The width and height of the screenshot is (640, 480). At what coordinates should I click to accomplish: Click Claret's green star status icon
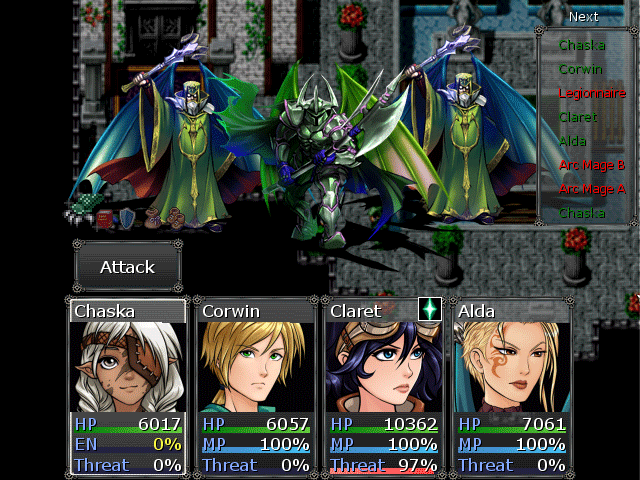(x=429, y=309)
